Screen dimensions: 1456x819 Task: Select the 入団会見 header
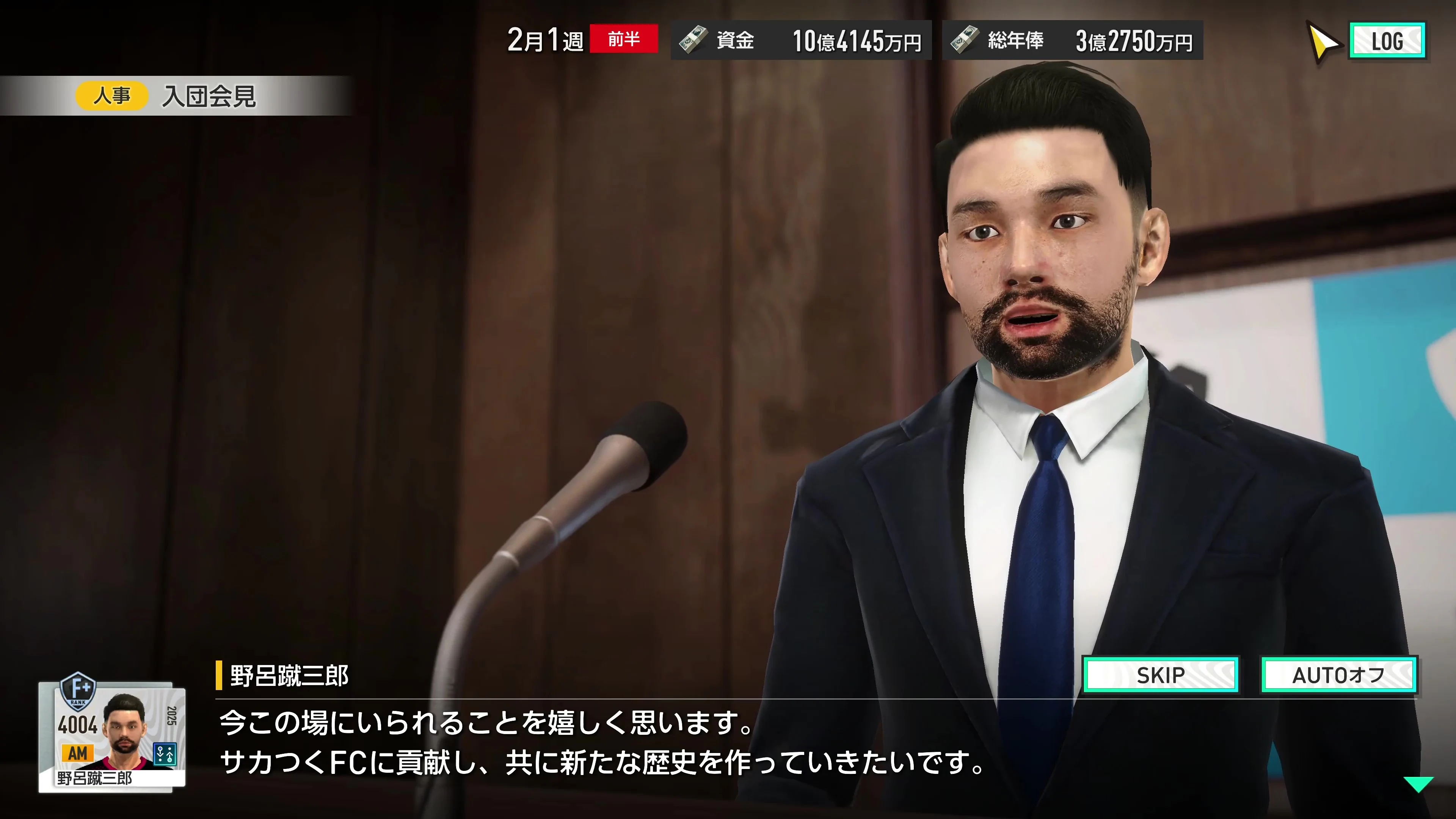coord(210,96)
